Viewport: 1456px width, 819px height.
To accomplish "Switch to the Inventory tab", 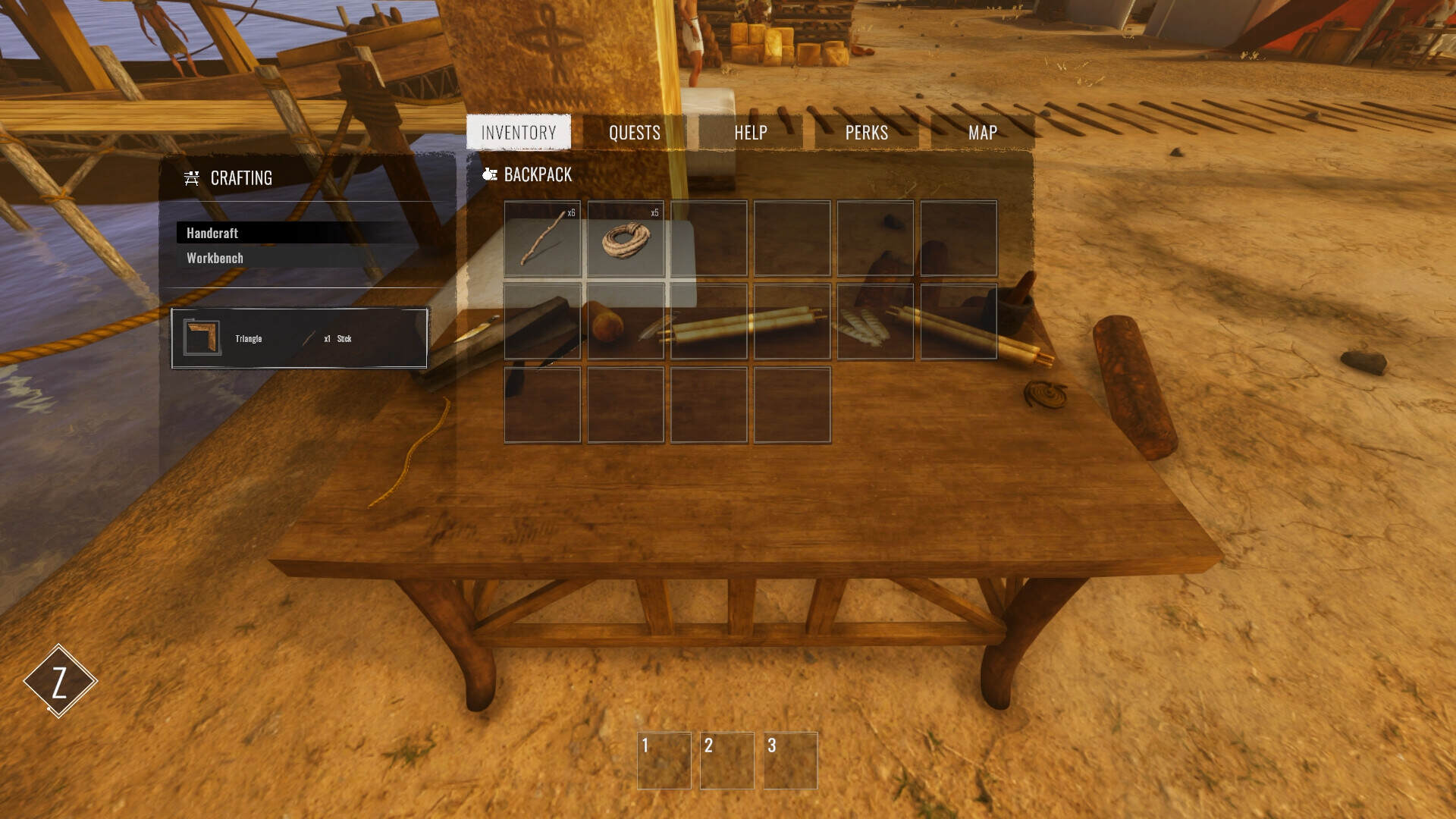I will pos(519,133).
